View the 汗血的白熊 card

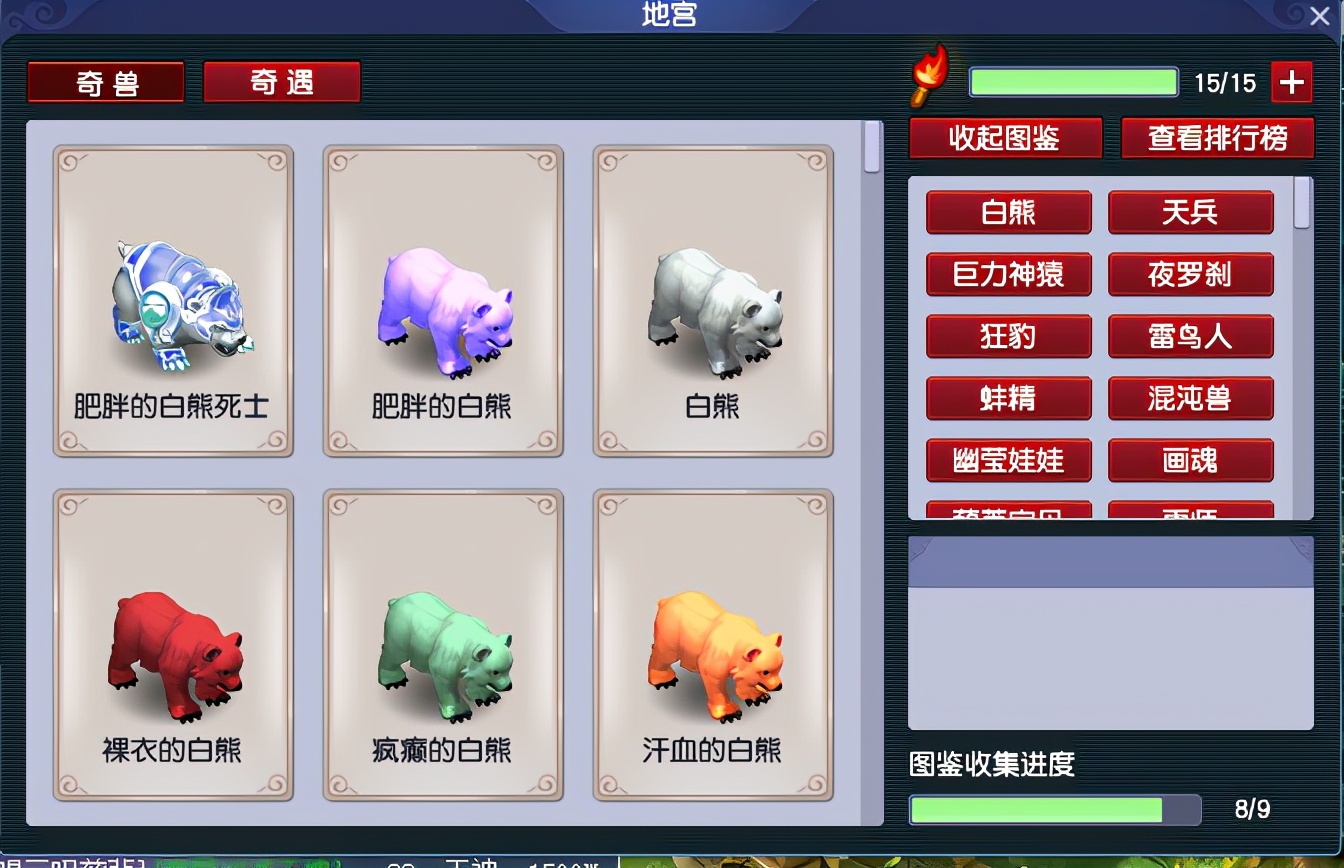coord(712,645)
